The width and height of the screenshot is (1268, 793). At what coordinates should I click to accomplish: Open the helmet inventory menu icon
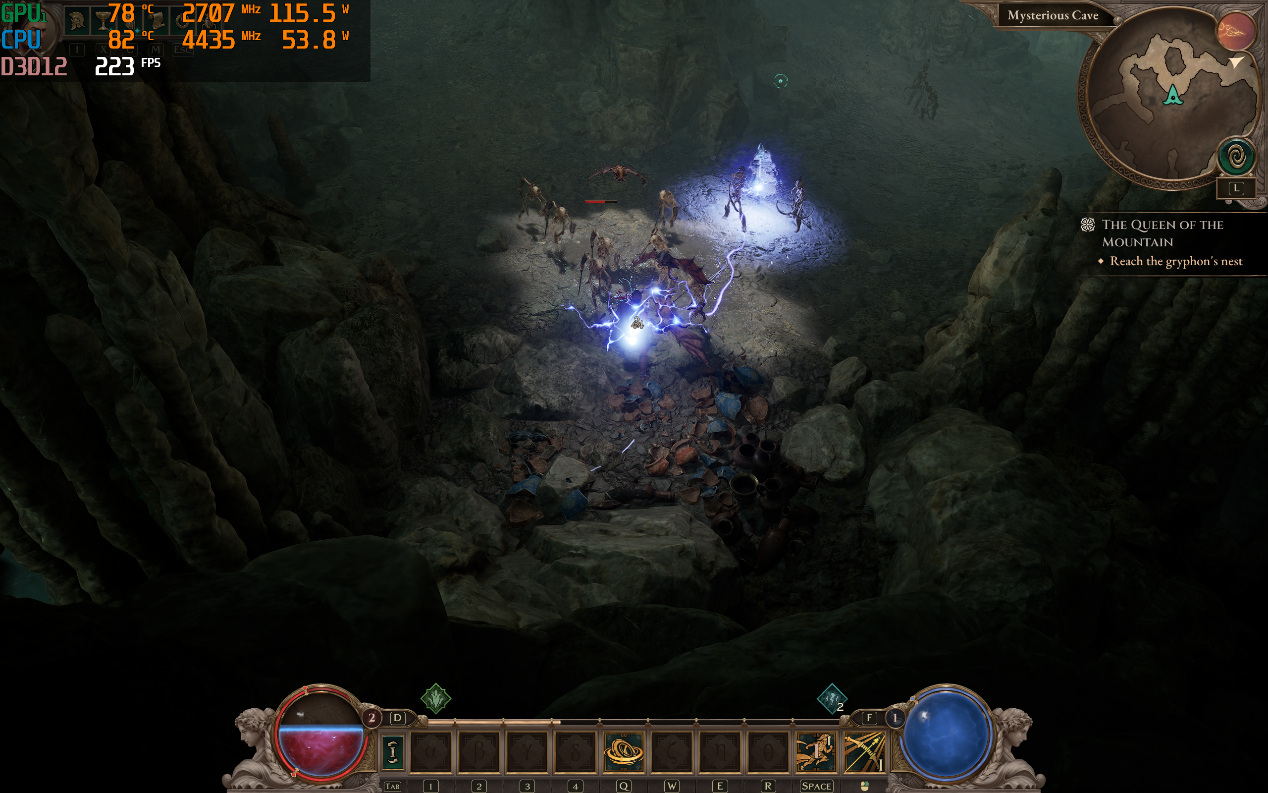pos(79,21)
